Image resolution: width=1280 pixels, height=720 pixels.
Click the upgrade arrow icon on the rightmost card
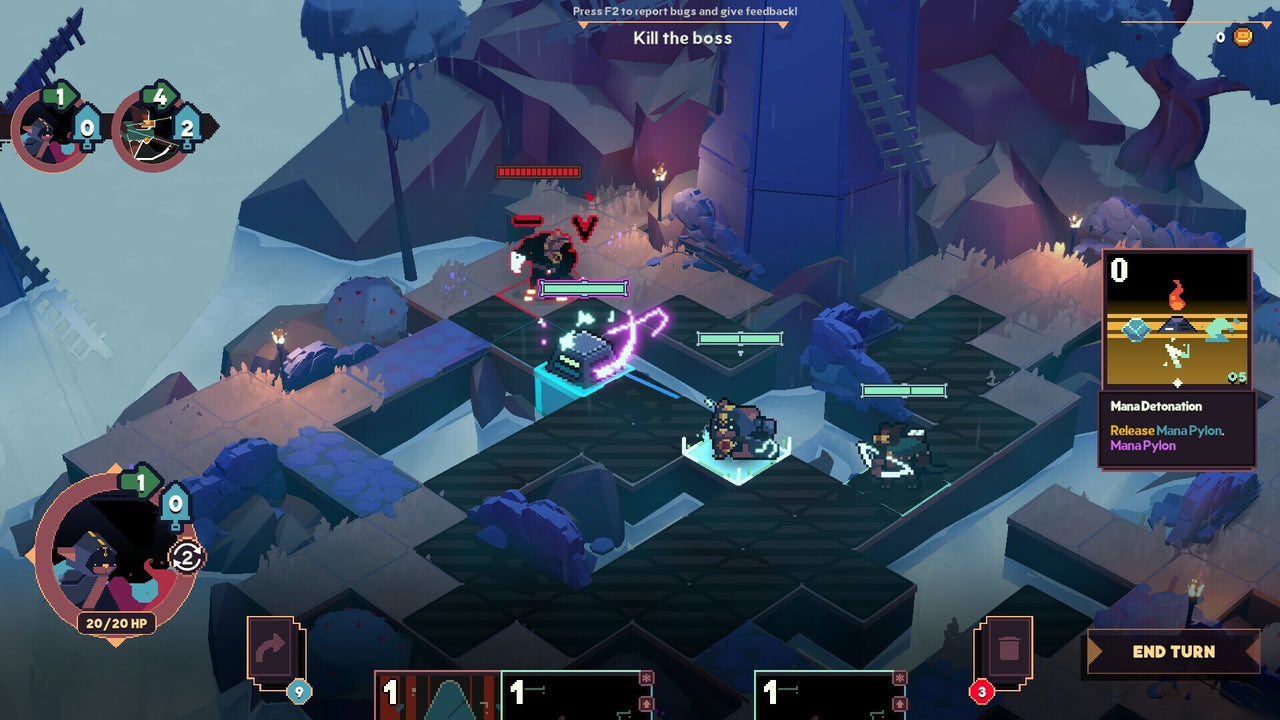(x=900, y=705)
